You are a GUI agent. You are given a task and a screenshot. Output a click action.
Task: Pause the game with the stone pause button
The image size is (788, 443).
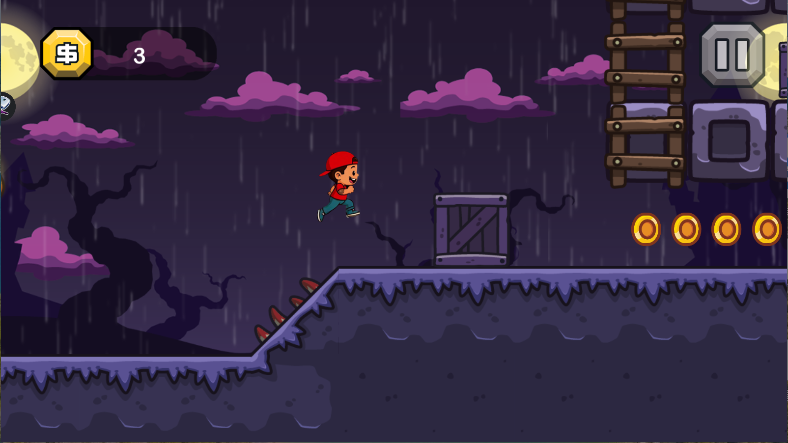click(x=732, y=54)
